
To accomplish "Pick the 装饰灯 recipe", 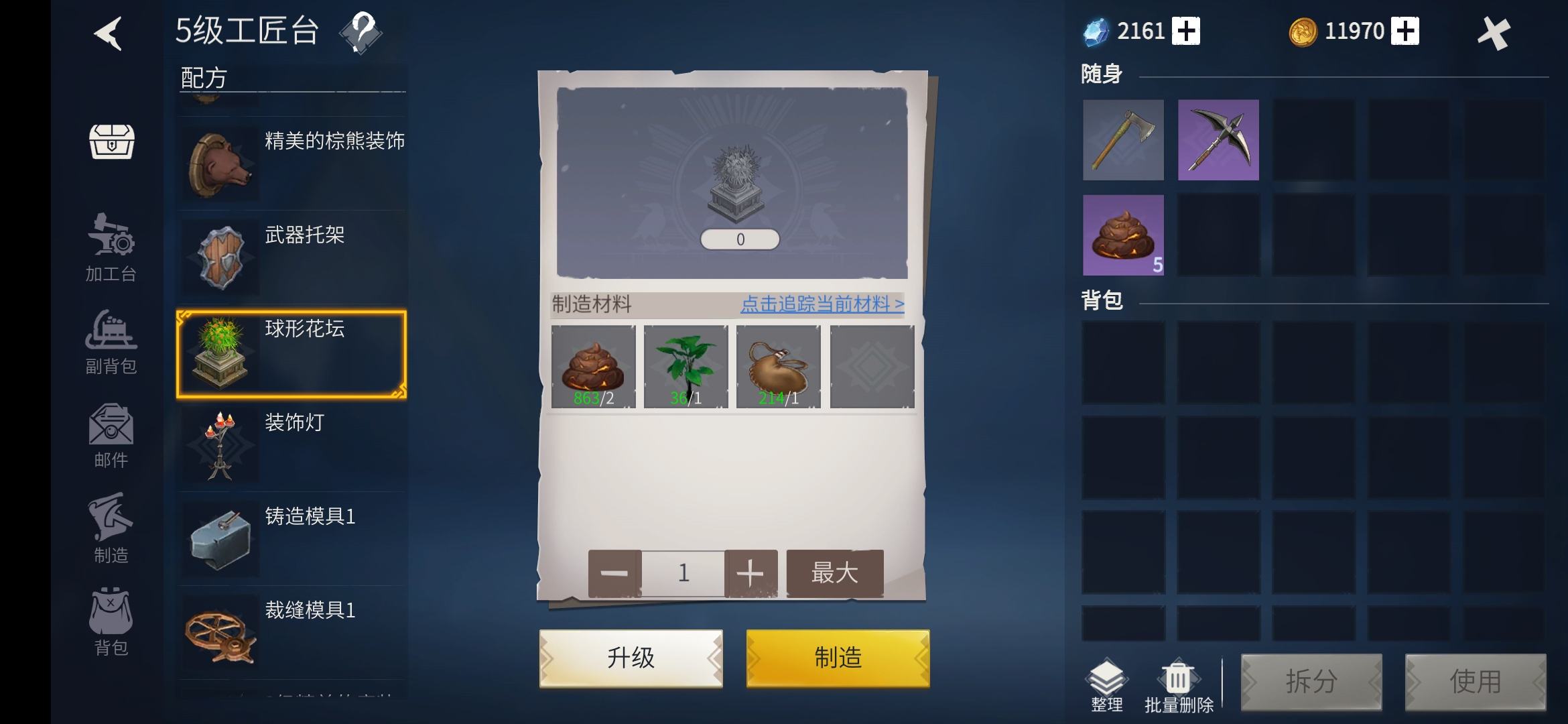I will click(291, 446).
